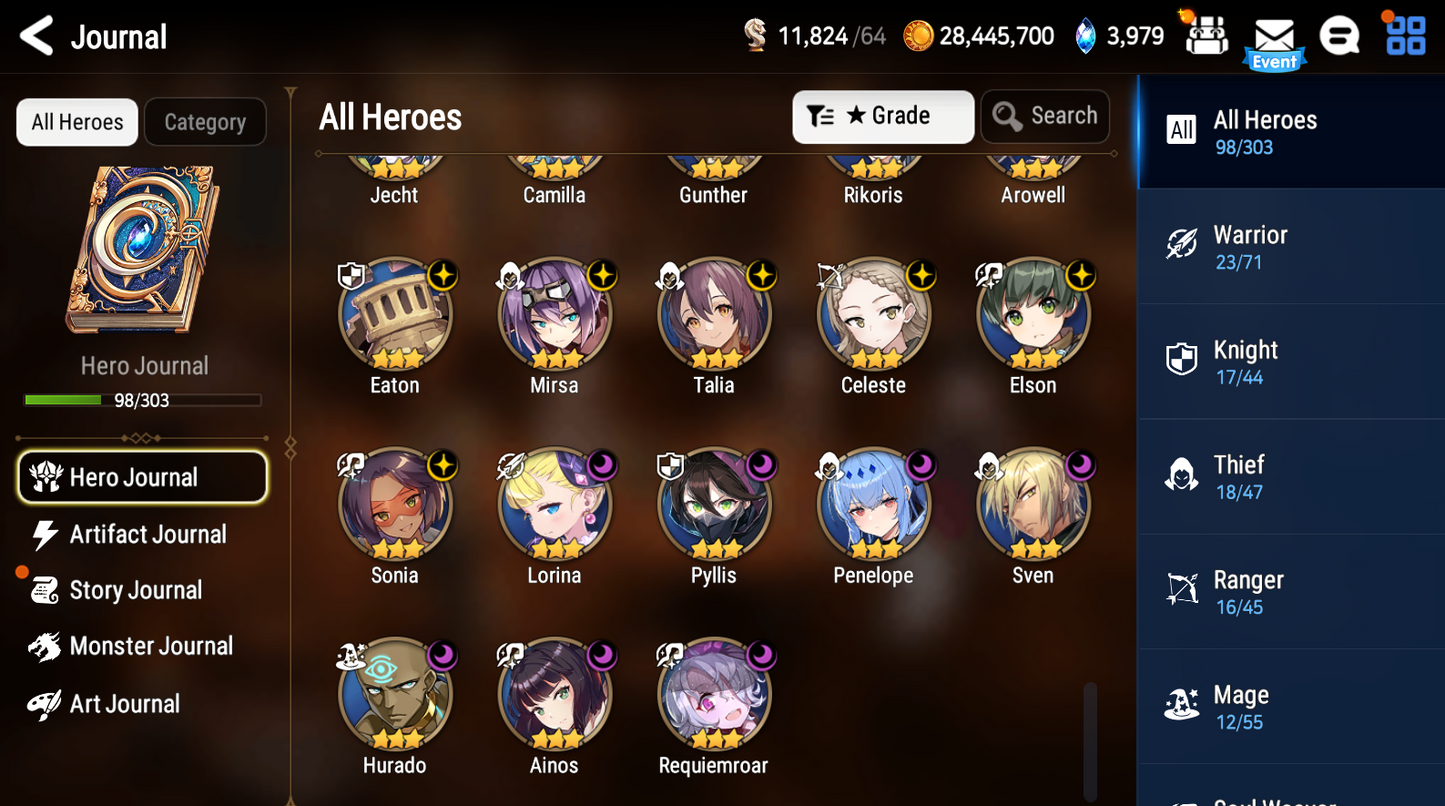Select the Knight category
The height and width of the screenshot is (806, 1445).
[1290, 360]
